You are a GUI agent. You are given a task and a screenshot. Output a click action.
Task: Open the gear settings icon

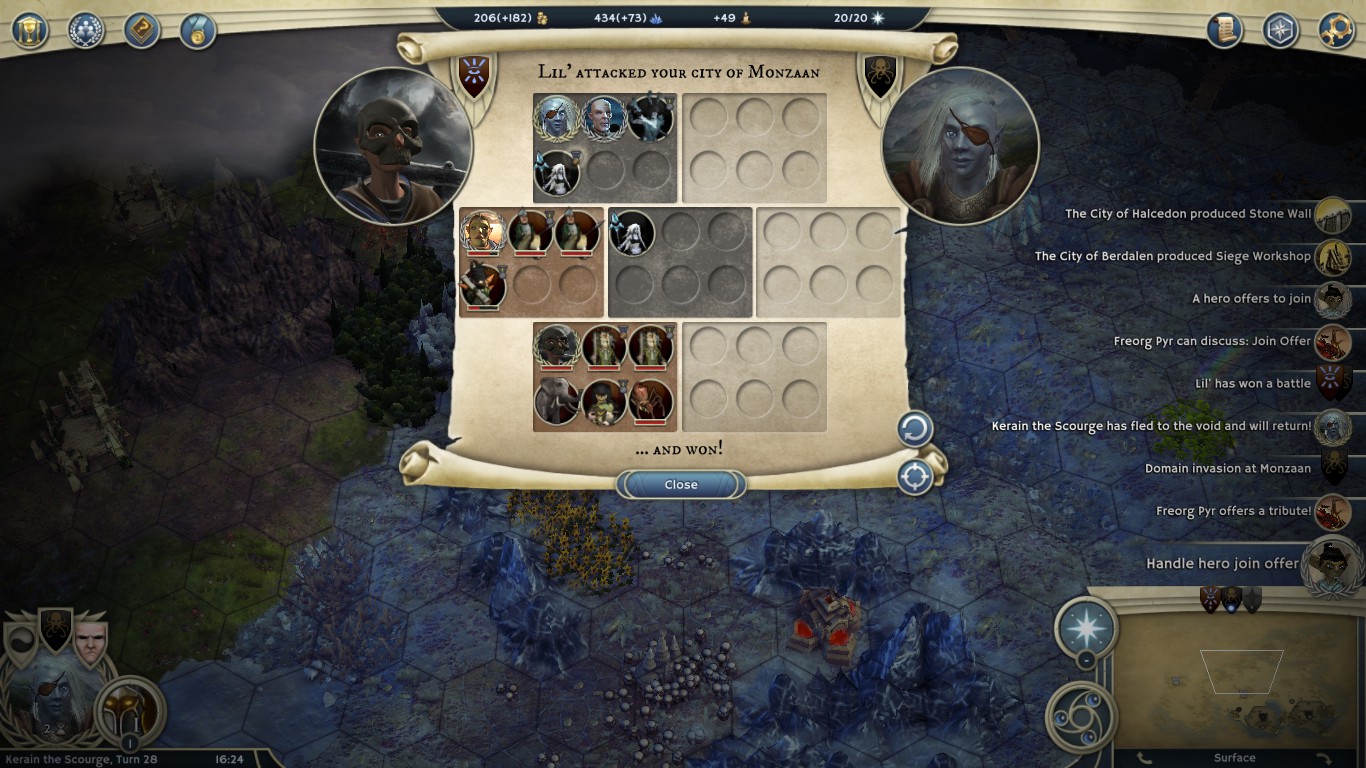(1336, 30)
